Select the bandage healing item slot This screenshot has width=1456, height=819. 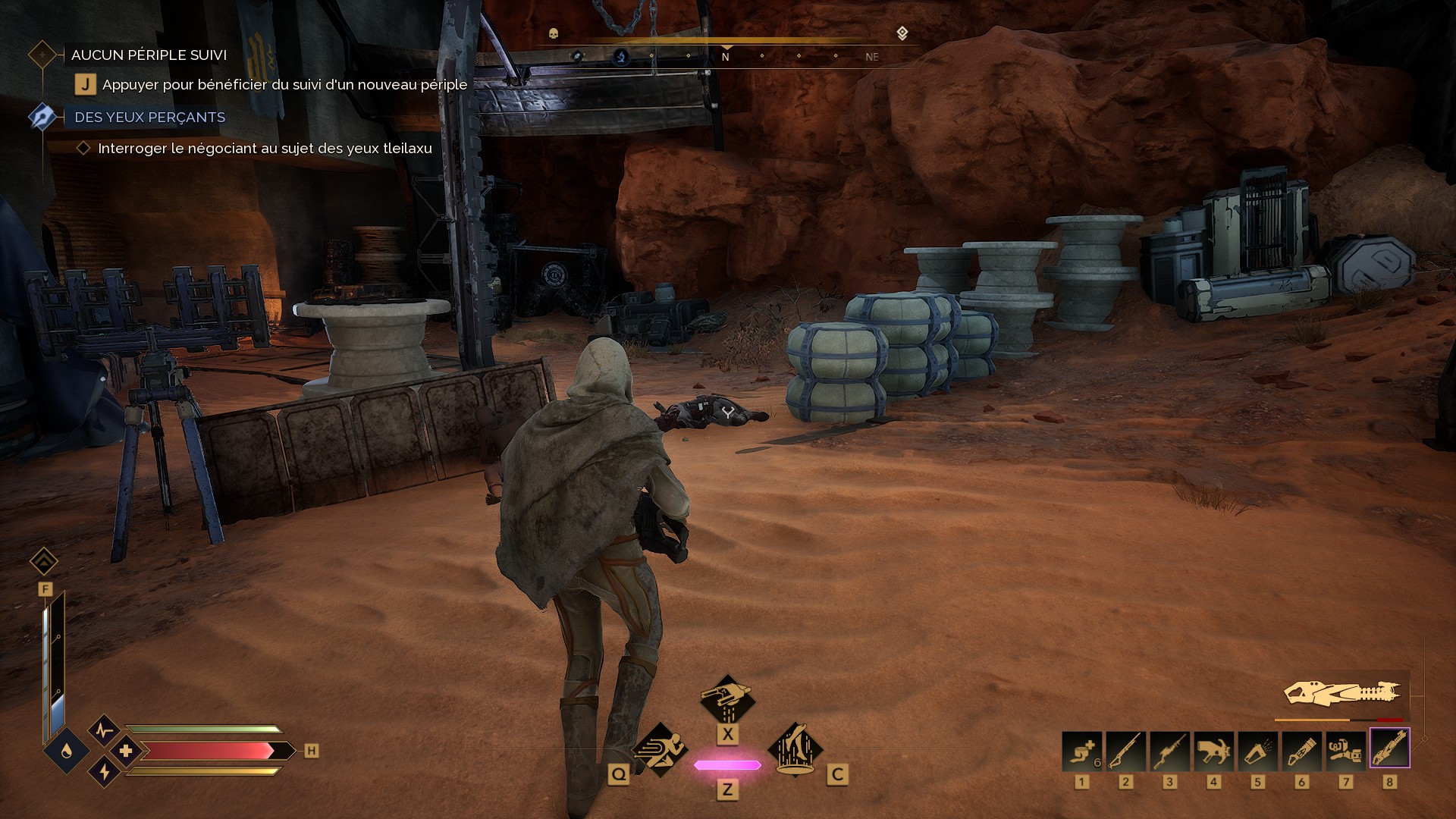point(1081,749)
